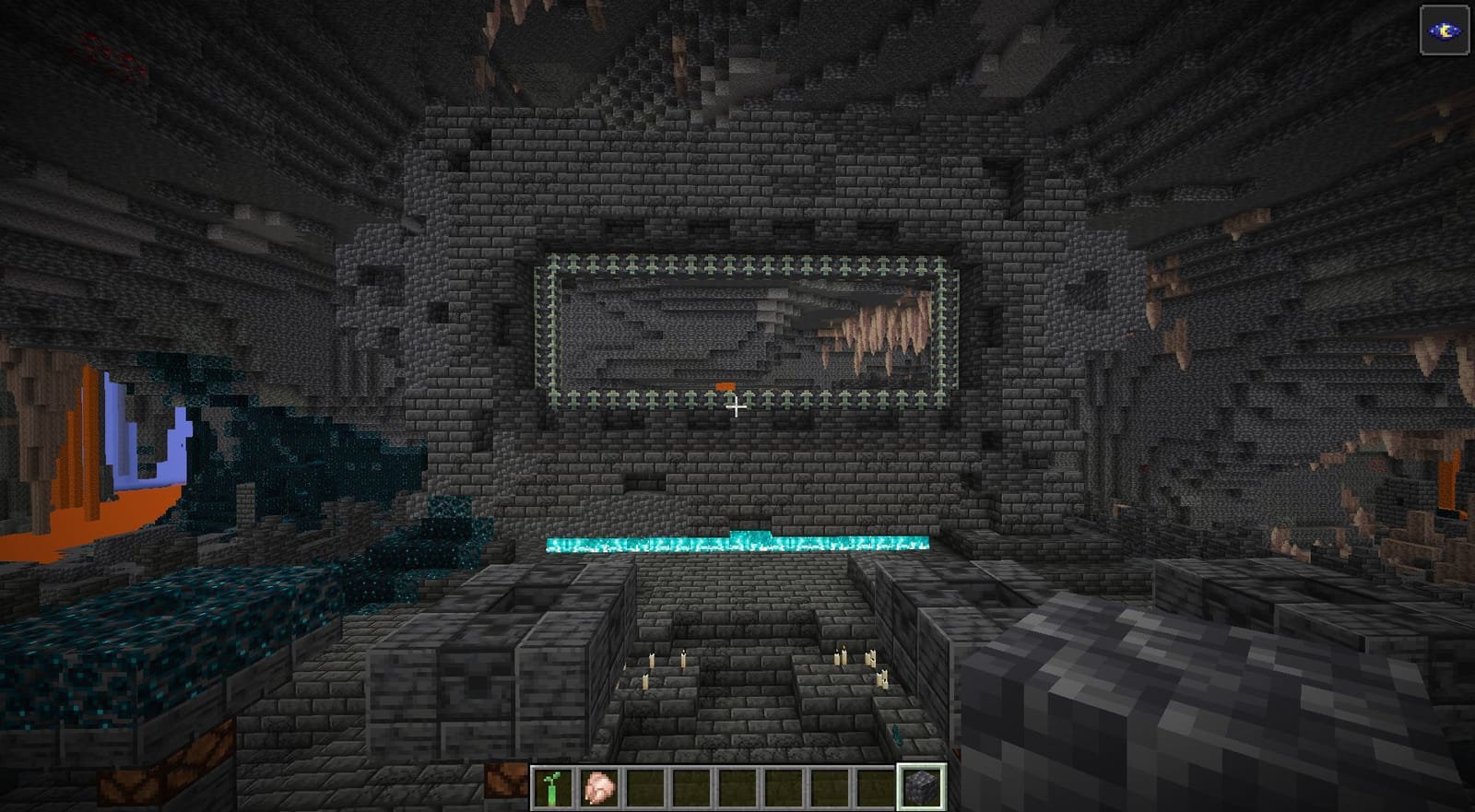The width and height of the screenshot is (1475, 812).
Task: Select the rabbit's foot item in hotbar slot 2
Action: click(598, 785)
